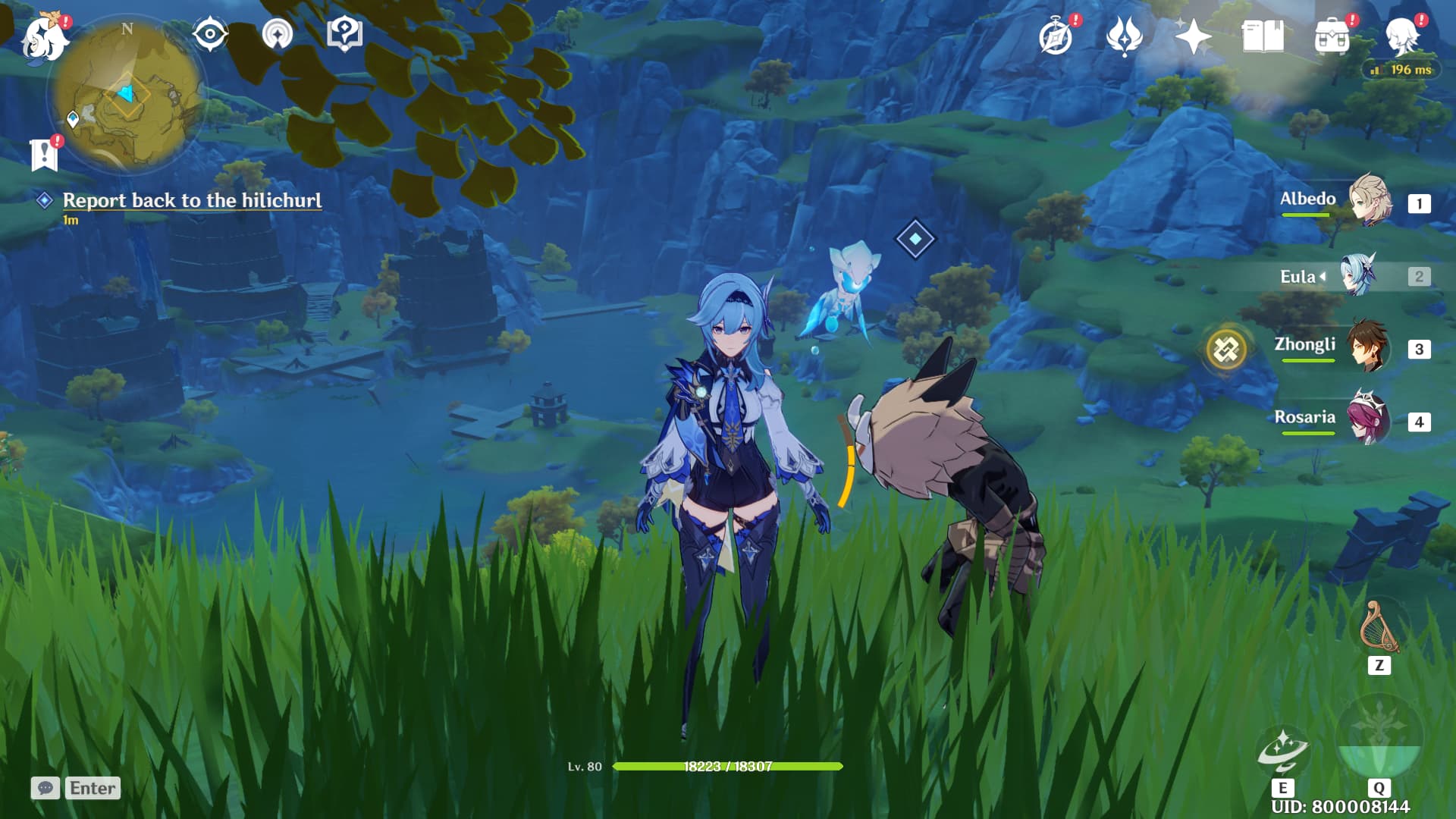This screenshot has width=1456, height=819.
Task: Switch to Zhongli in the party
Action: (1365, 349)
